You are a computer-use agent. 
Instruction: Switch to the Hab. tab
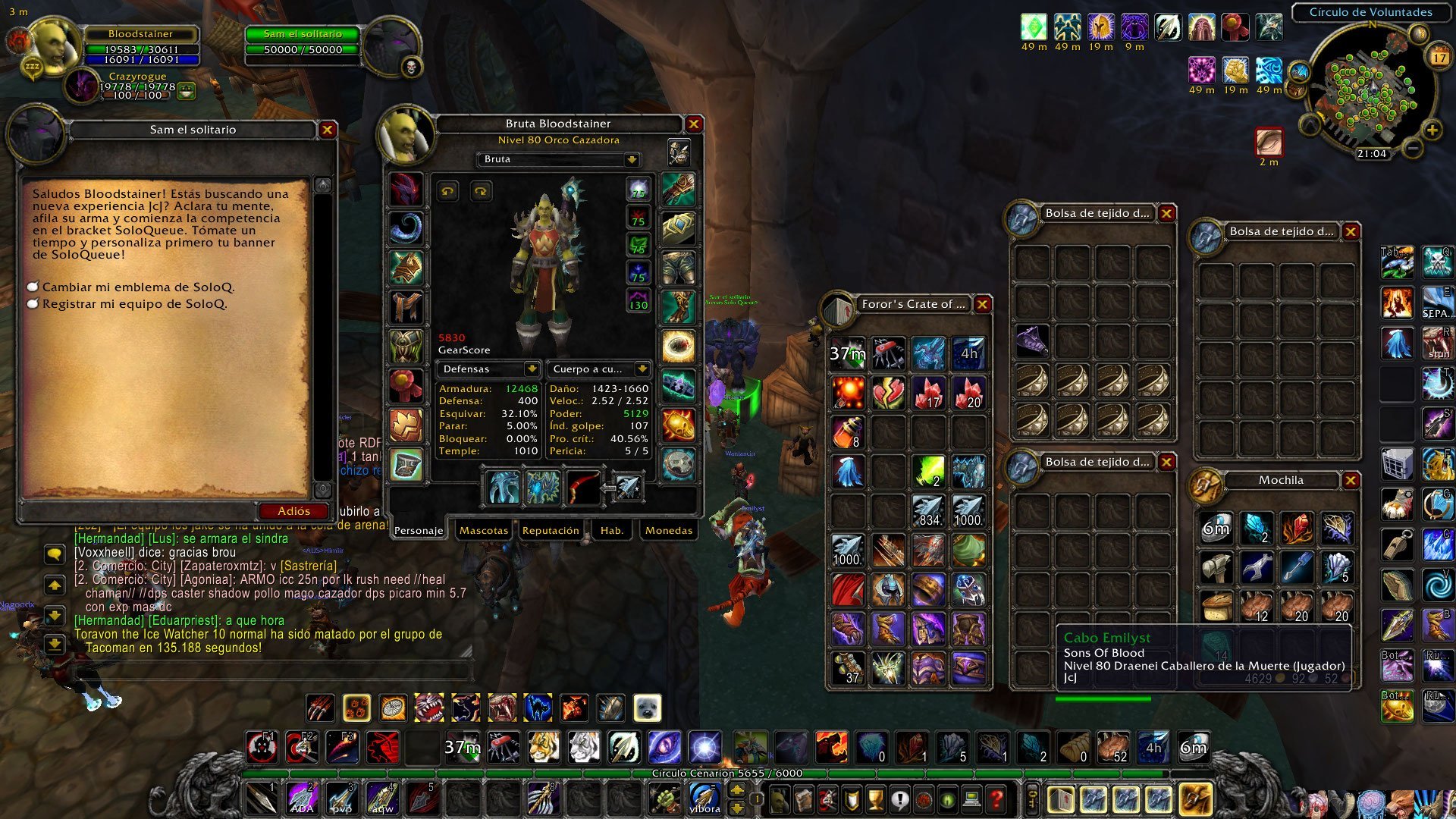tap(611, 530)
